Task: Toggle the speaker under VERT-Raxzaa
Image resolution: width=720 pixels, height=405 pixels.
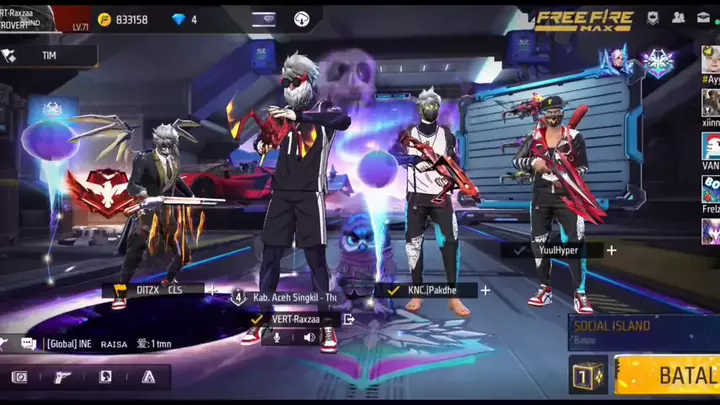Action: (x=309, y=337)
